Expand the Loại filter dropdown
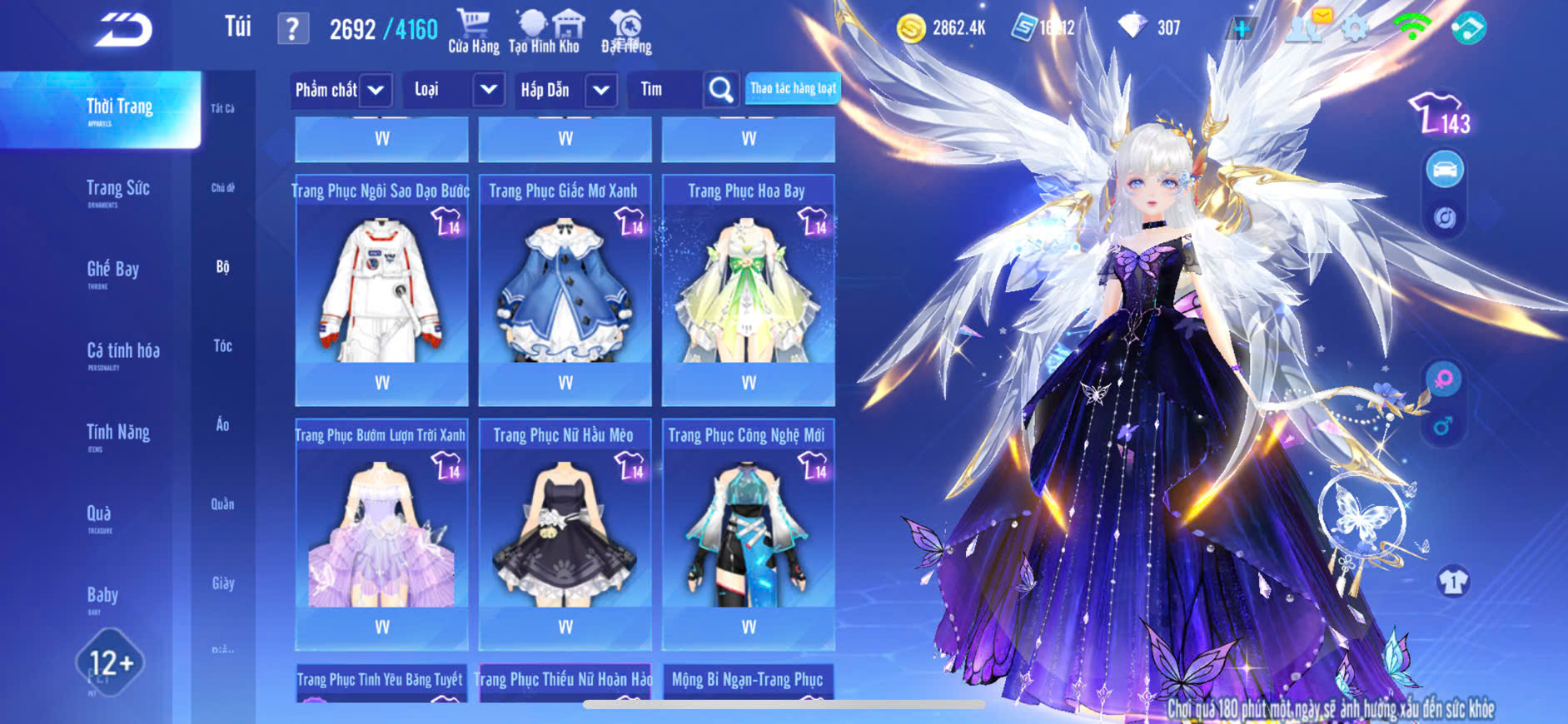This screenshot has width=1568, height=724. tap(489, 90)
